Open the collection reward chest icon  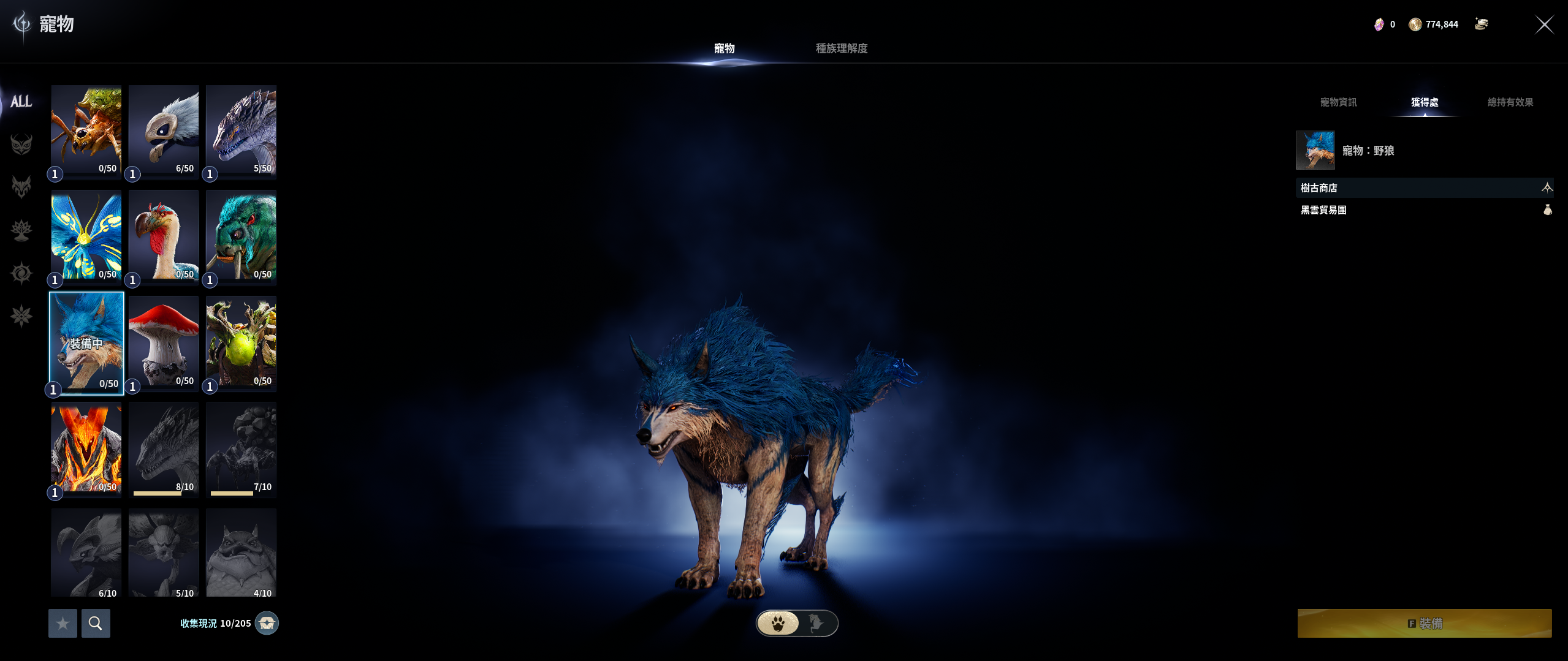pyautogui.click(x=267, y=623)
